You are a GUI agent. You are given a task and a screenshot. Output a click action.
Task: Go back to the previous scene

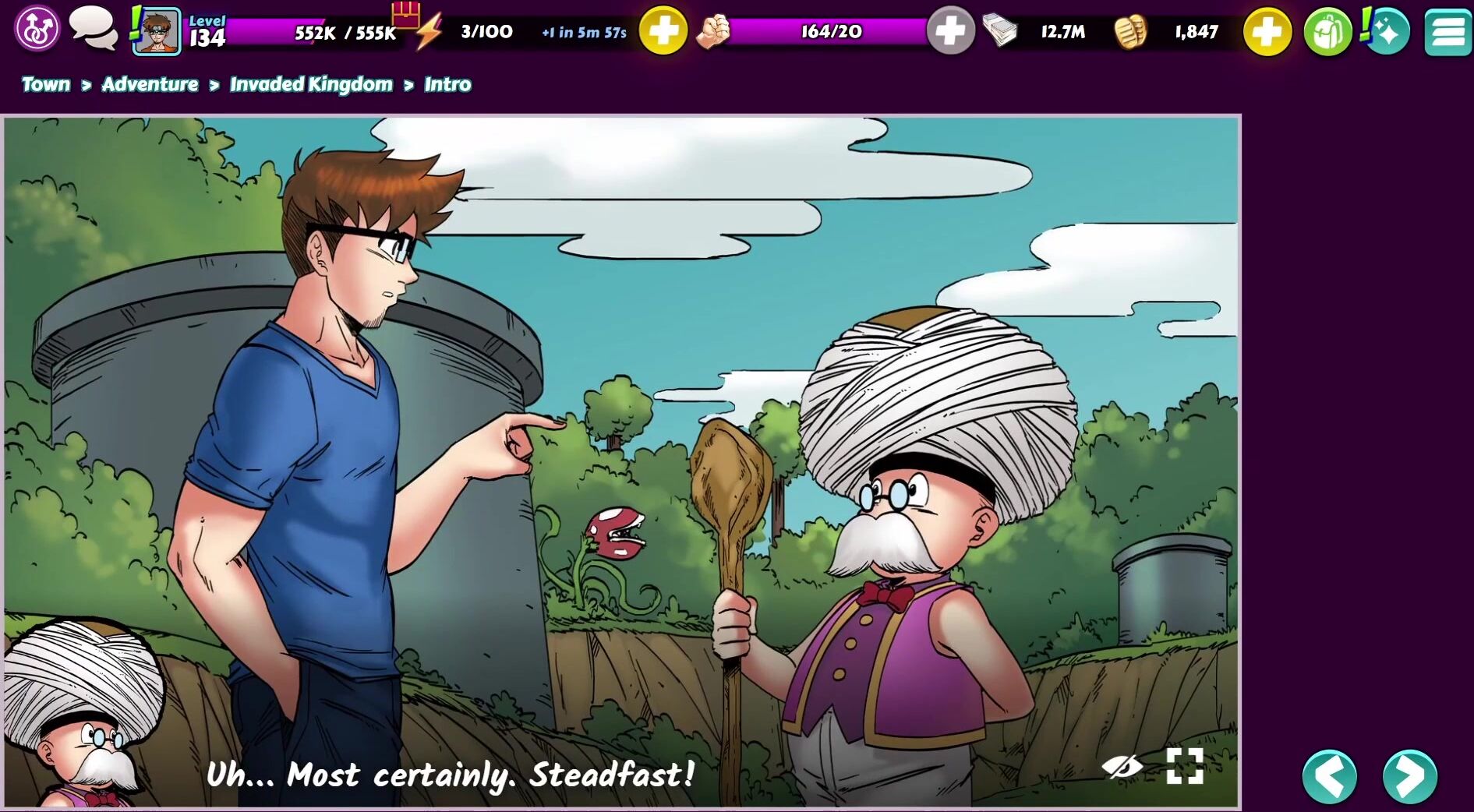tap(1330, 776)
